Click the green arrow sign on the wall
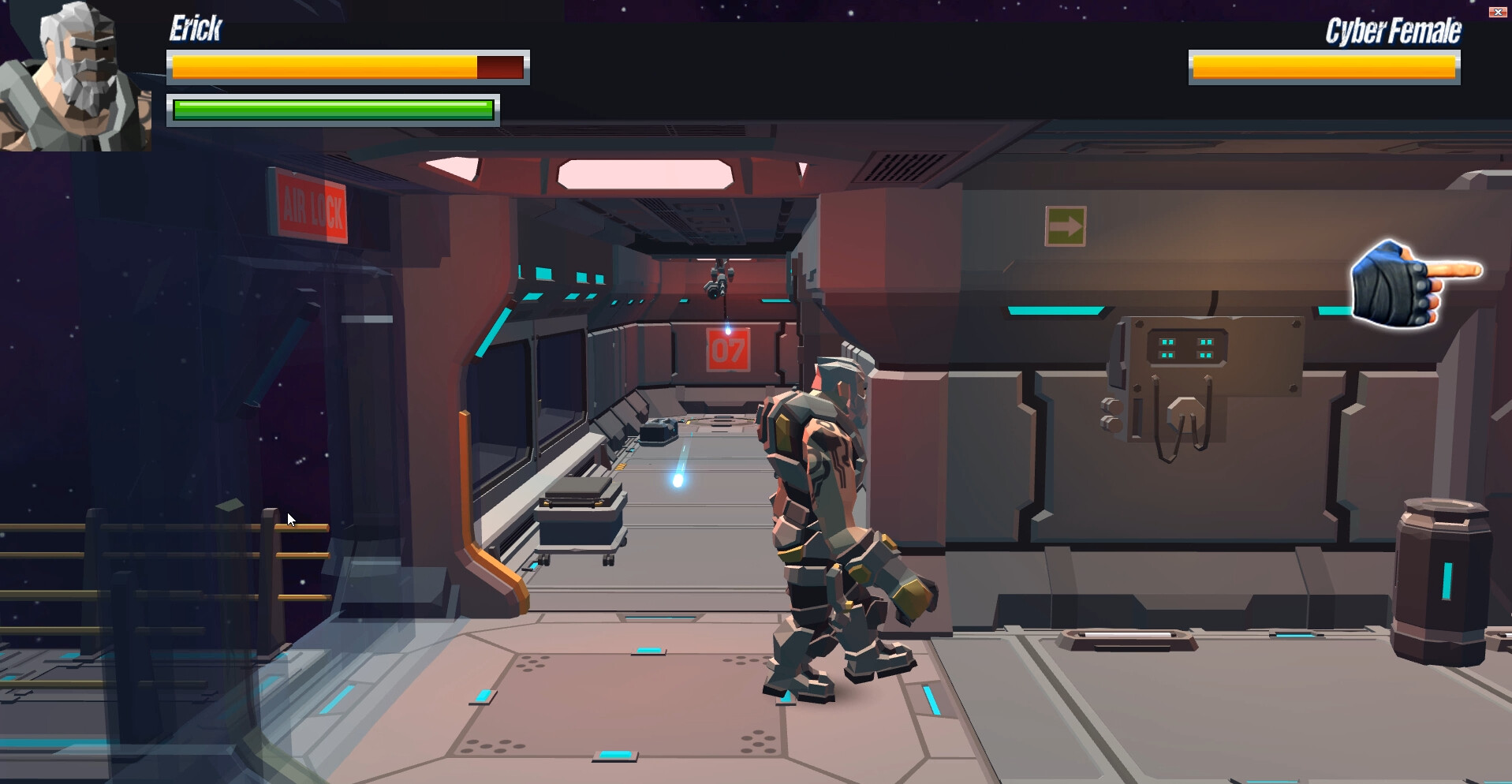 pyautogui.click(x=1065, y=228)
